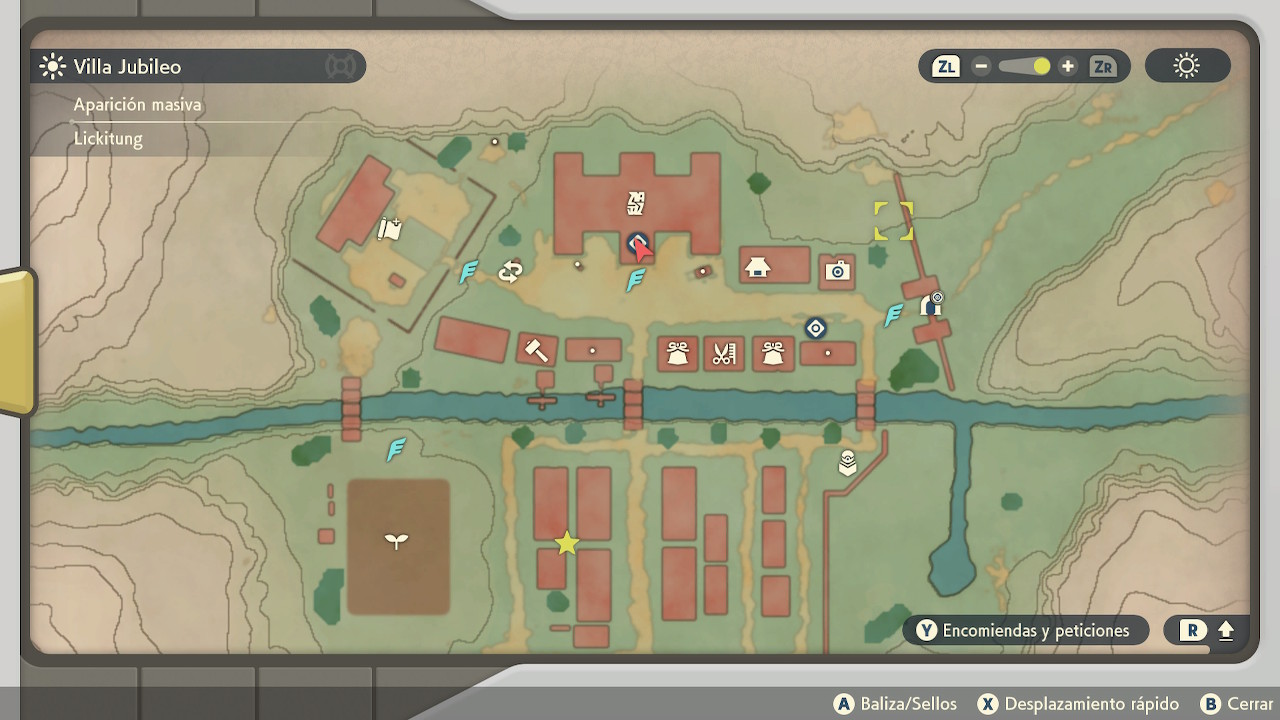Select the scissors hairdresser marker

(x=724, y=353)
